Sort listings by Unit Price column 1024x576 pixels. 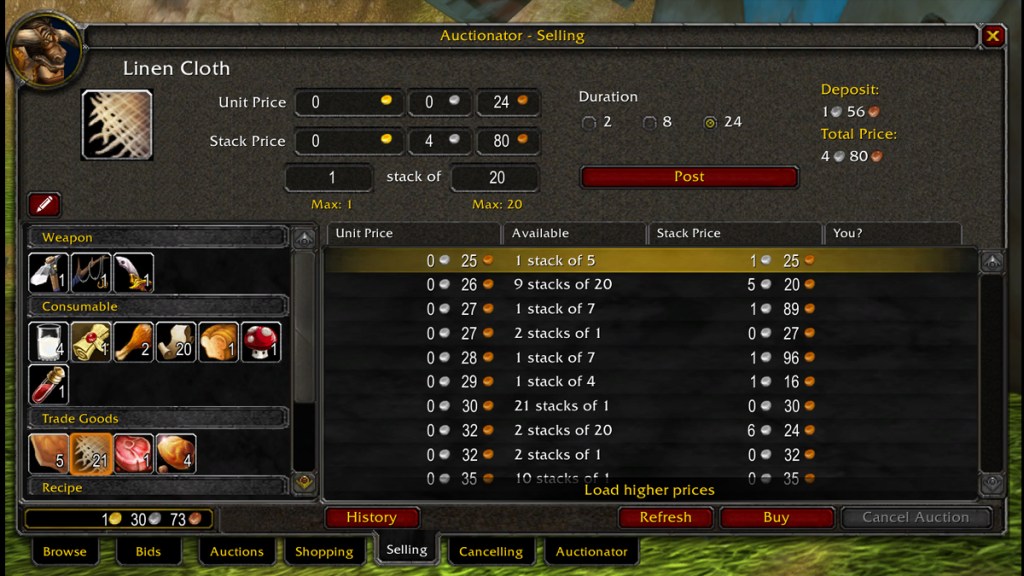tap(412, 233)
